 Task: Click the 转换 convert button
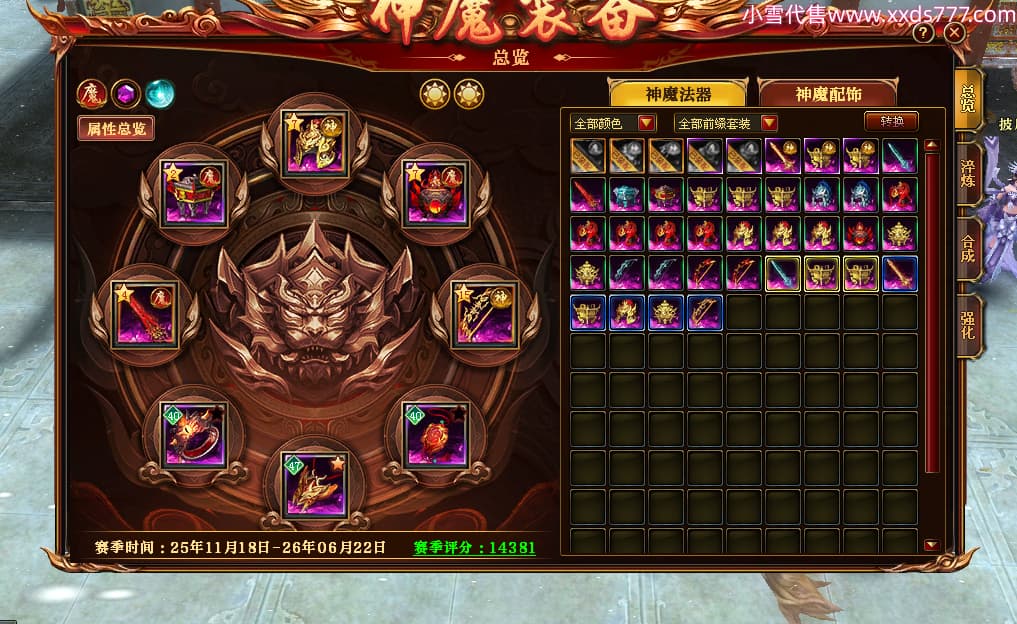click(x=891, y=121)
